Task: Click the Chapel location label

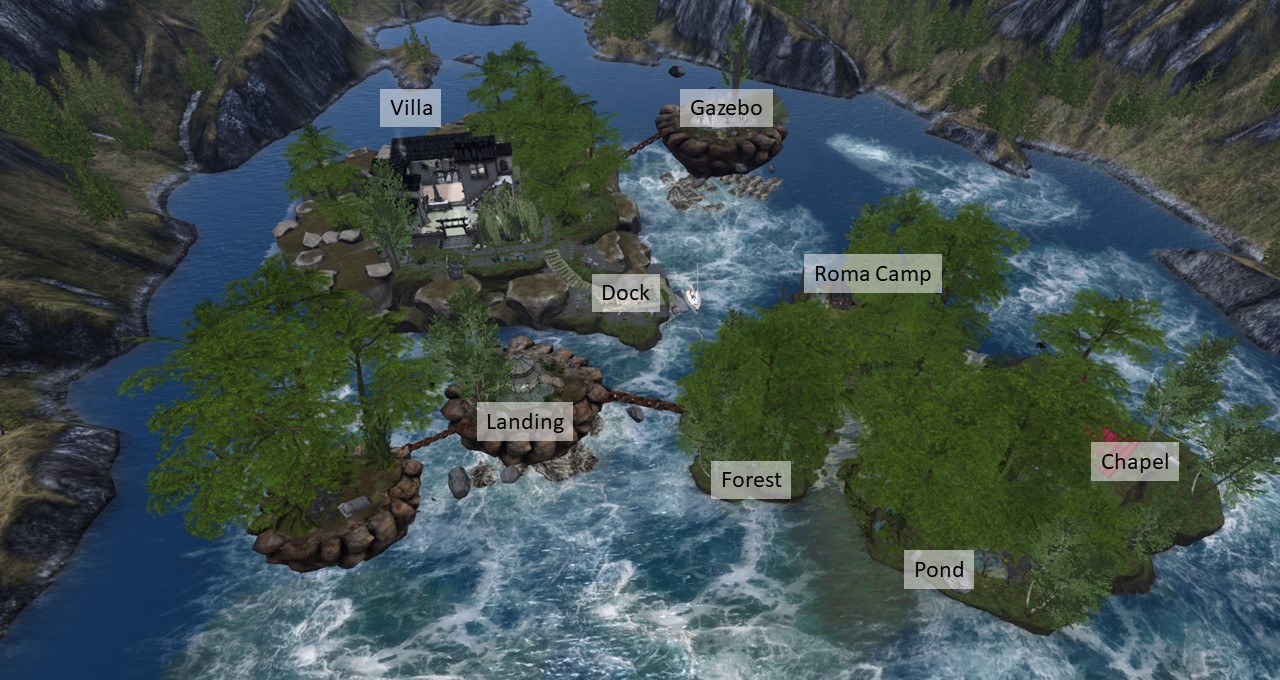Action: pyautogui.click(x=1134, y=462)
